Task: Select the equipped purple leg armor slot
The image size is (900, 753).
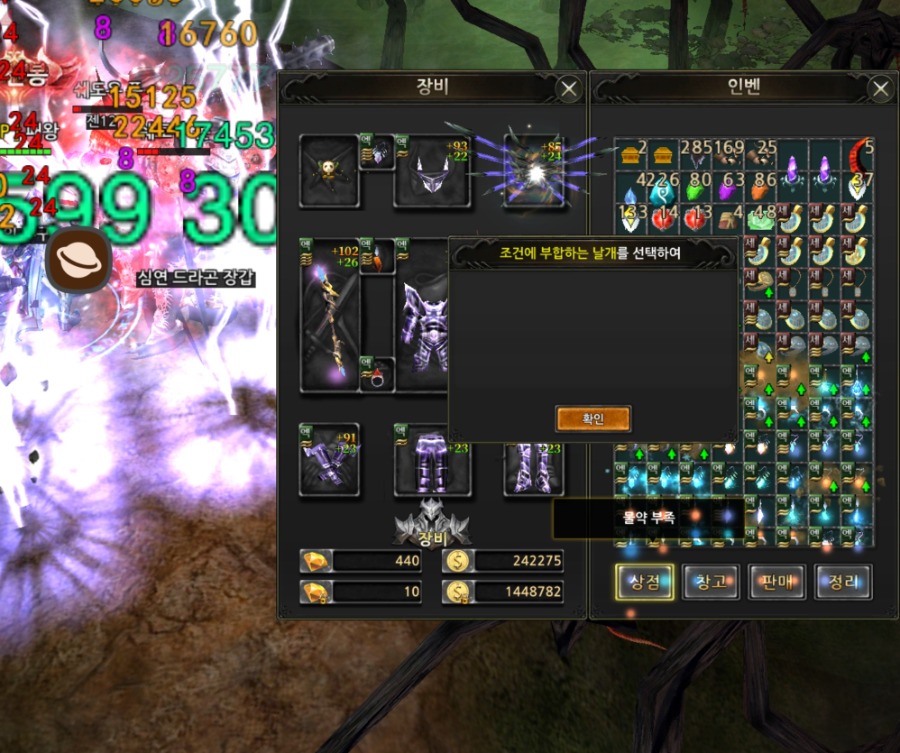Action: coord(432,461)
